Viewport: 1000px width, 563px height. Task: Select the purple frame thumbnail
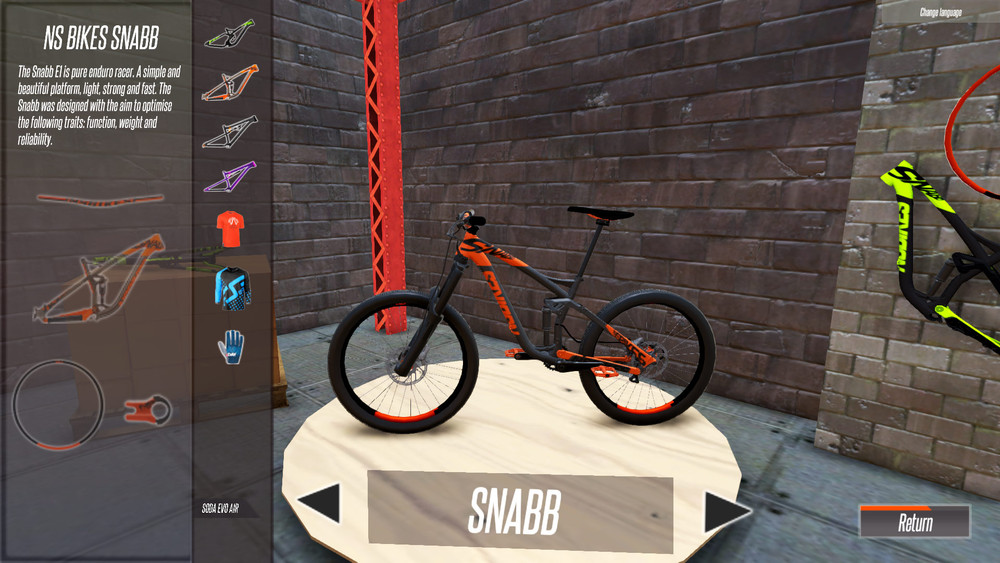click(230, 177)
